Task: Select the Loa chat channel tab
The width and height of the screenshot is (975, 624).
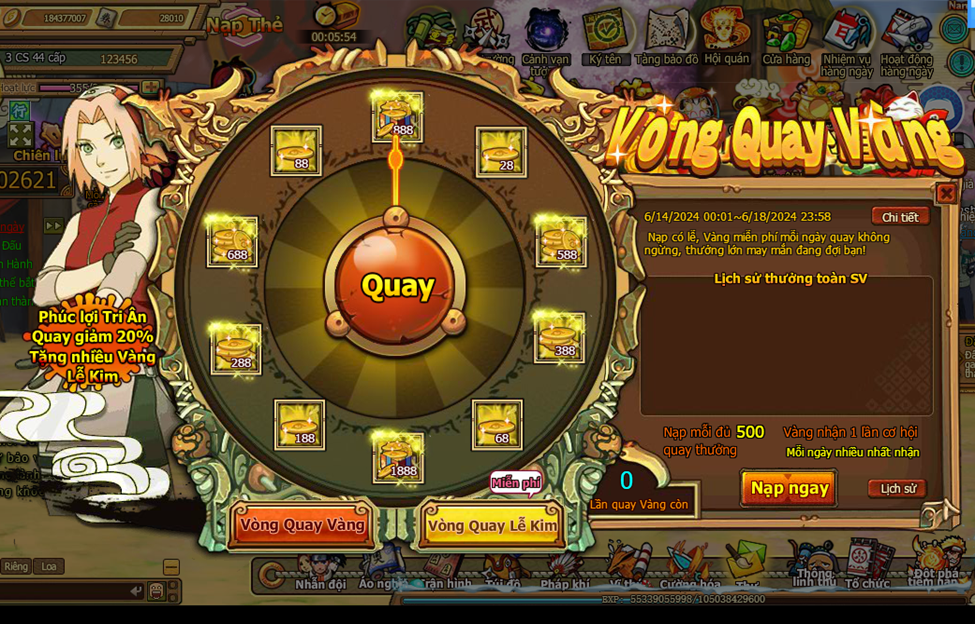Action: pos(49,566)
